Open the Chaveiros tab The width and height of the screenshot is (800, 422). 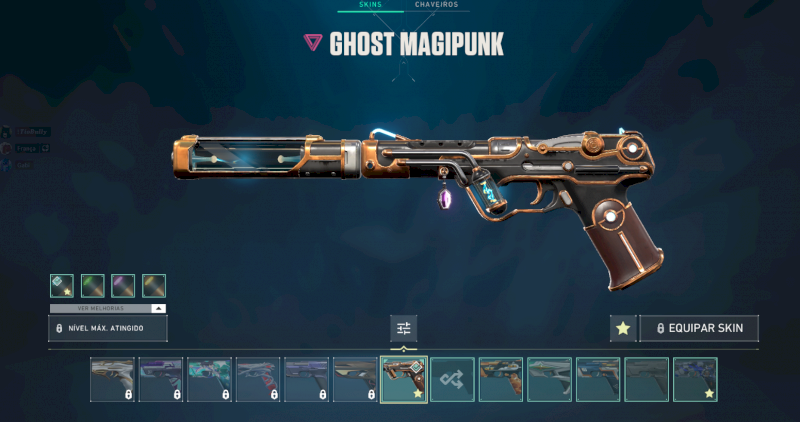tap(436, 5)
